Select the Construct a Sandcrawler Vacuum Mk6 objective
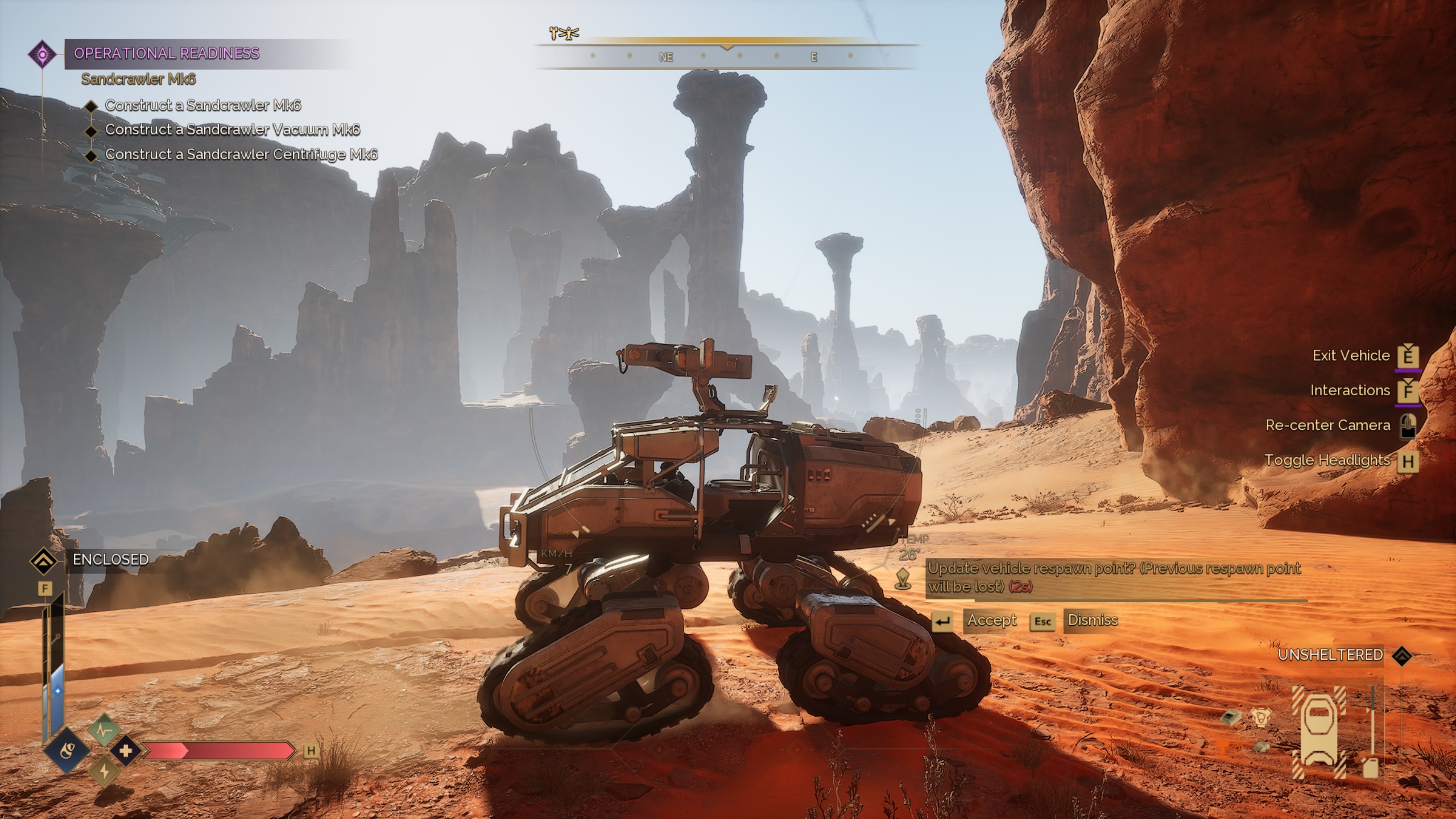Image resolution: width=1456 pixels, height=819 pixels. pos(232,130)
